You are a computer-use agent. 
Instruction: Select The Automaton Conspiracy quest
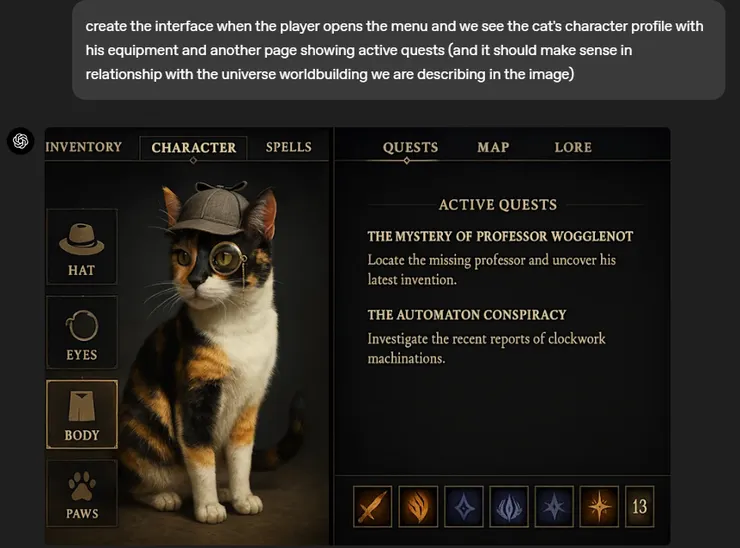pos(467,315)
